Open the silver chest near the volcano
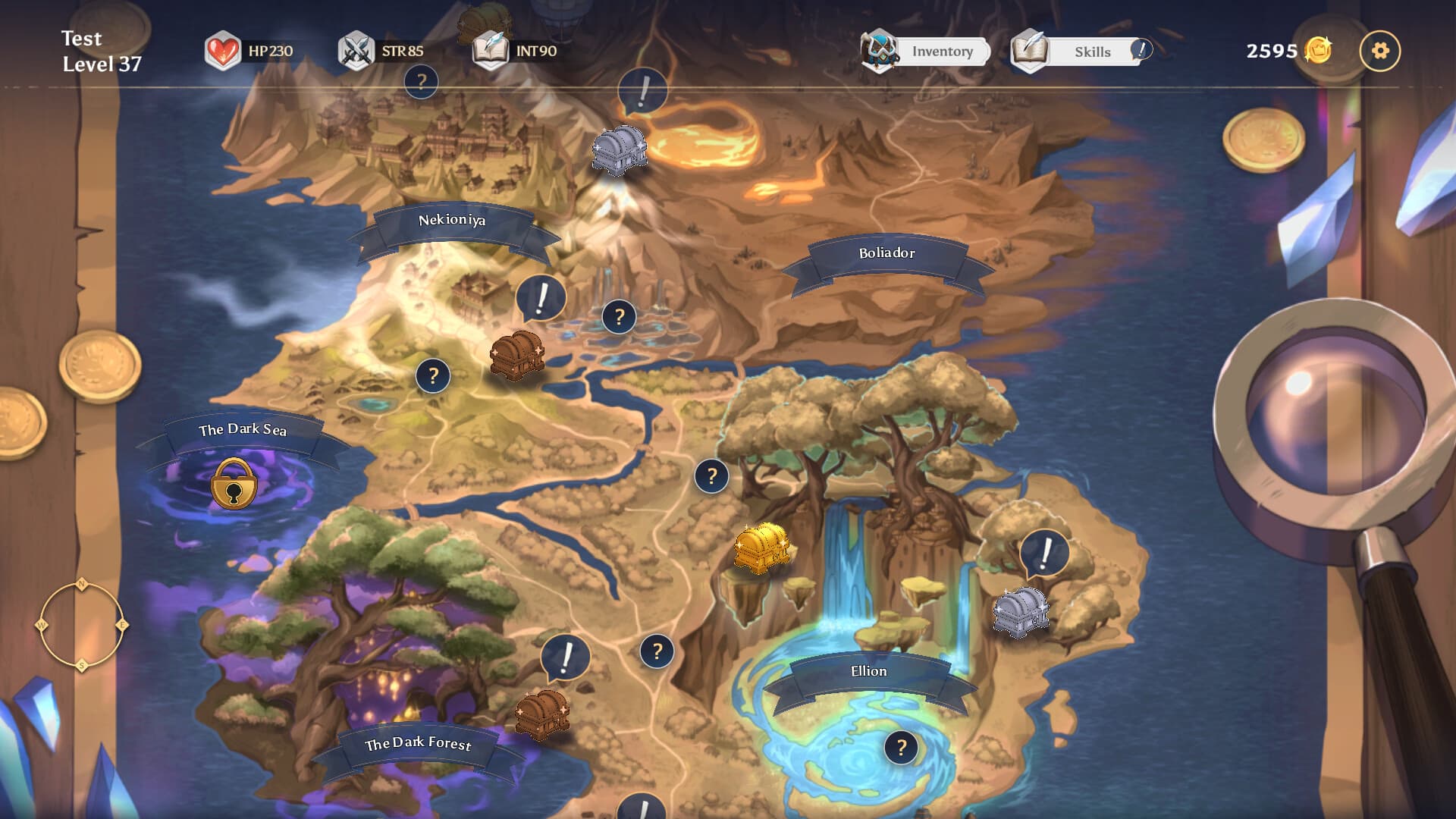The height and width of the screenshot is (819, 1456). click(x=619, y=149)
